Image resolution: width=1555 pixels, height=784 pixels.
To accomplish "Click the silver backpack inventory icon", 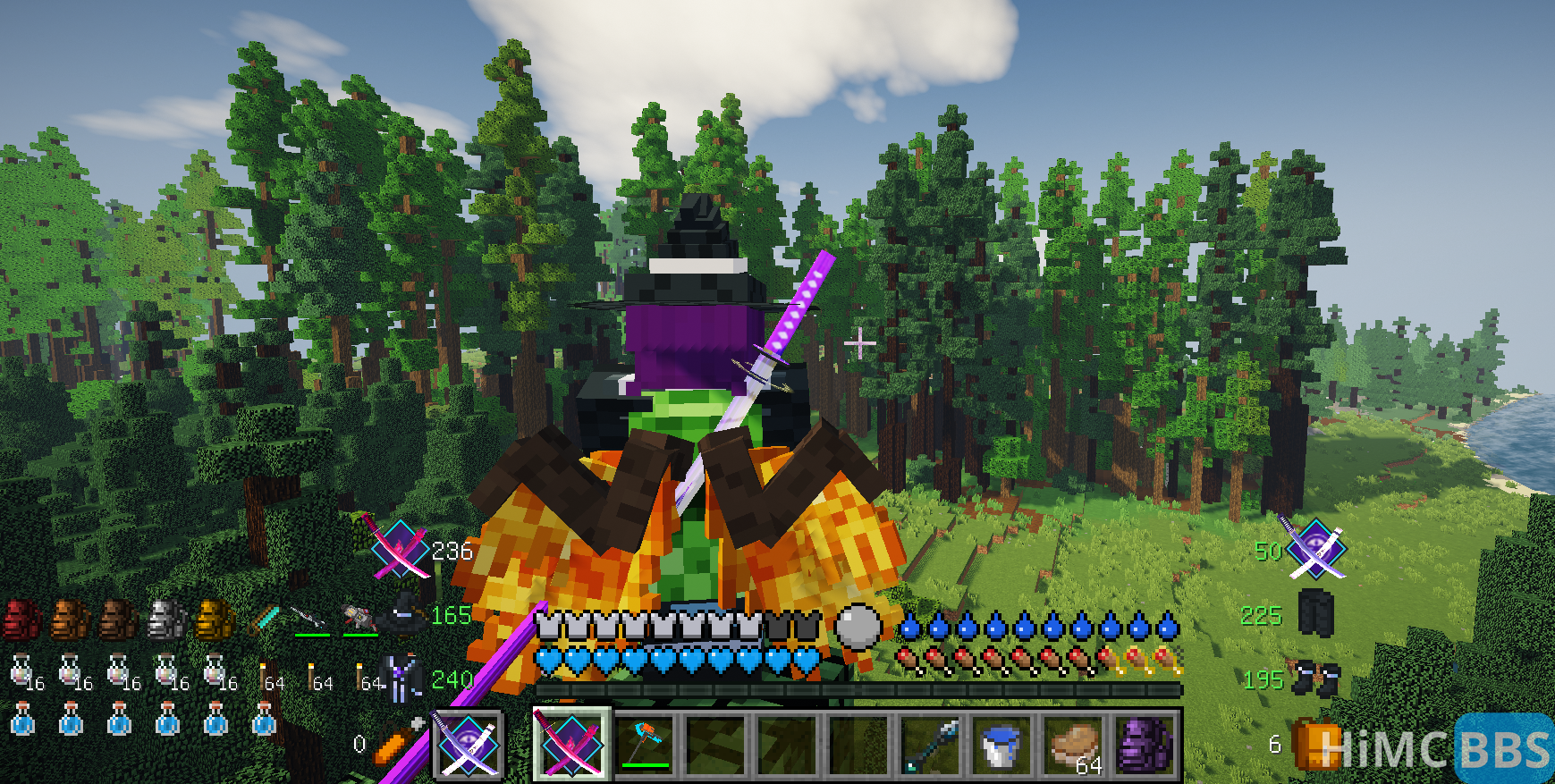I will coord(166,620).
